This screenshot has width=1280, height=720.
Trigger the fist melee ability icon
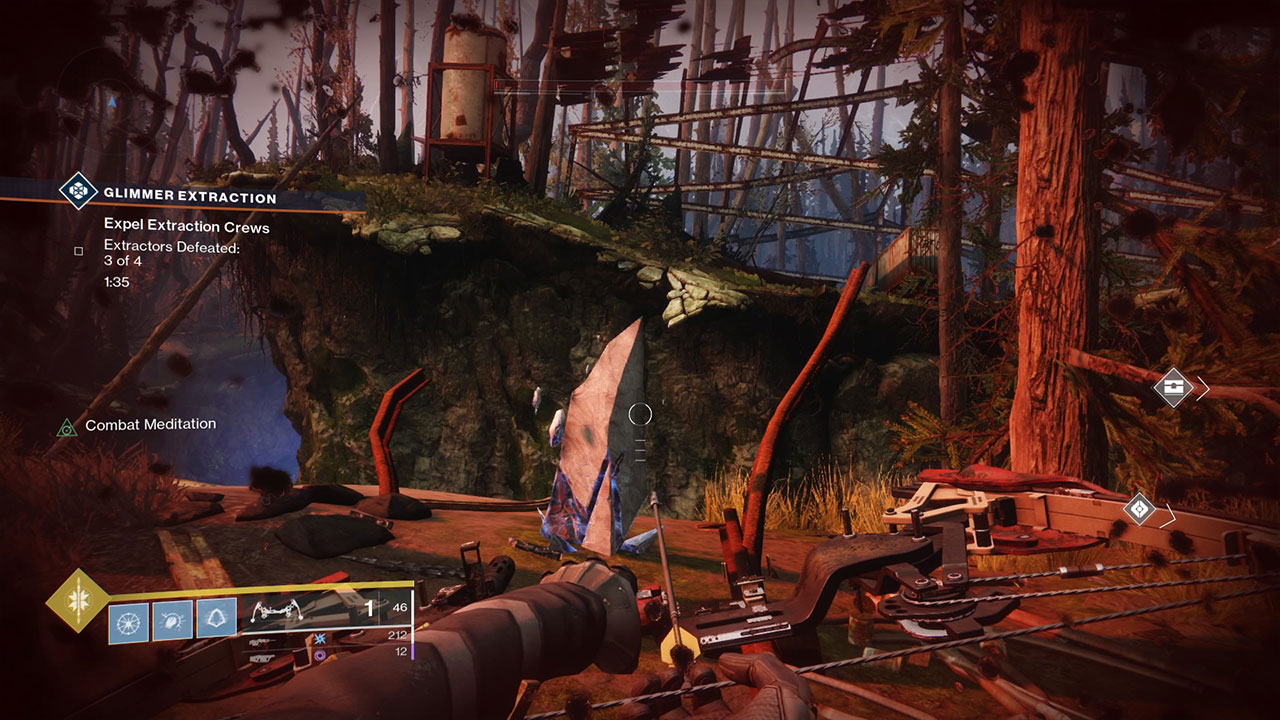pos(172,620)
